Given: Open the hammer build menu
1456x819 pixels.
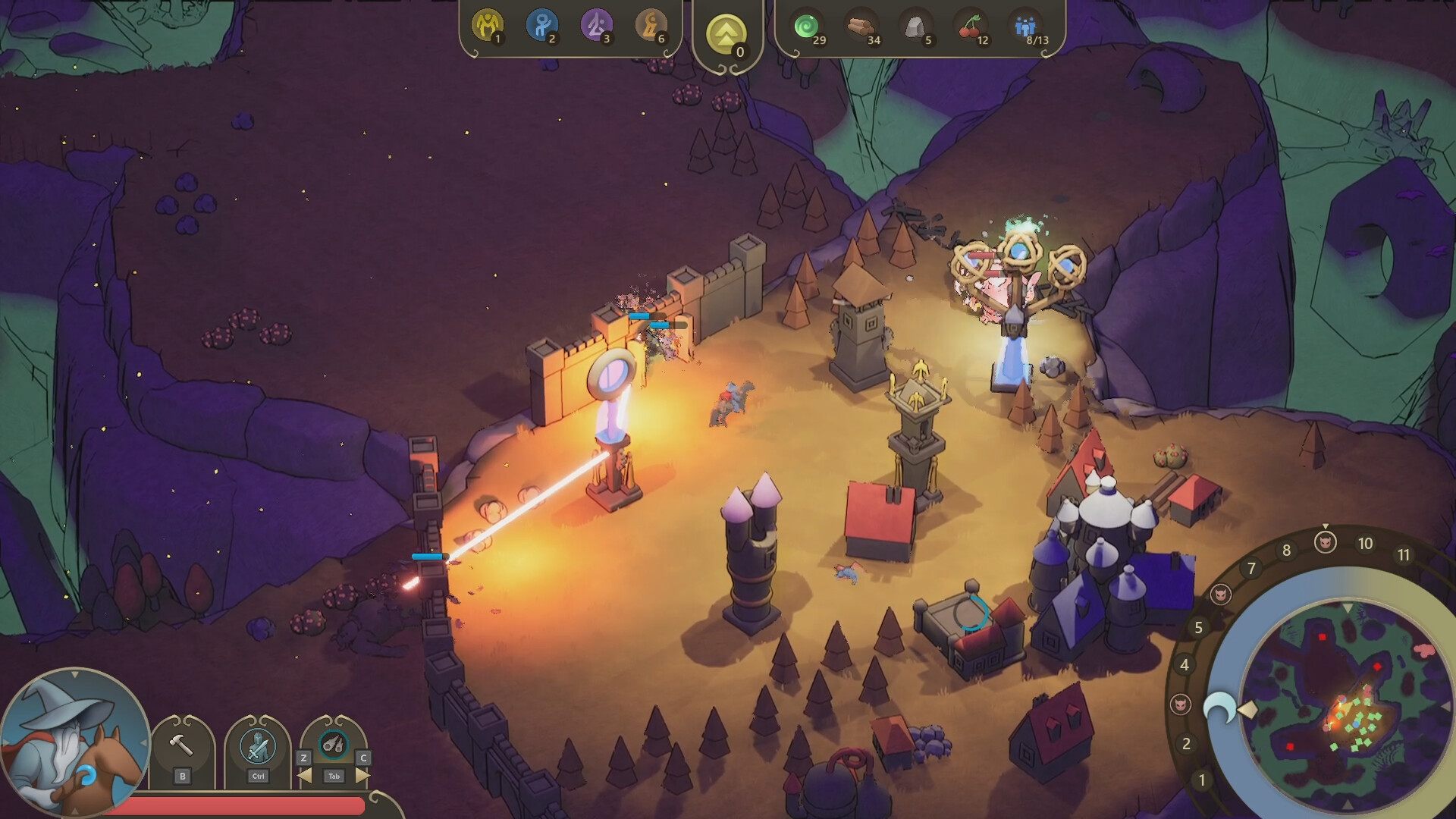Looking at the screenshot, I should [x=182, y=746].
